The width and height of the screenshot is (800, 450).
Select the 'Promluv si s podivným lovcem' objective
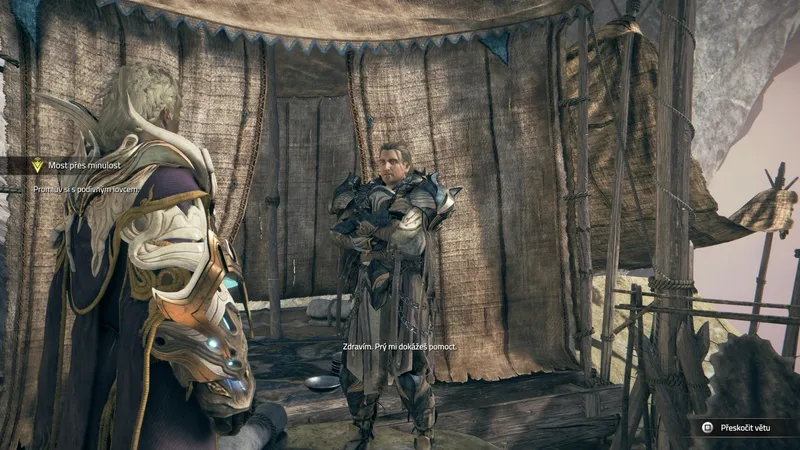coord(88,189)
